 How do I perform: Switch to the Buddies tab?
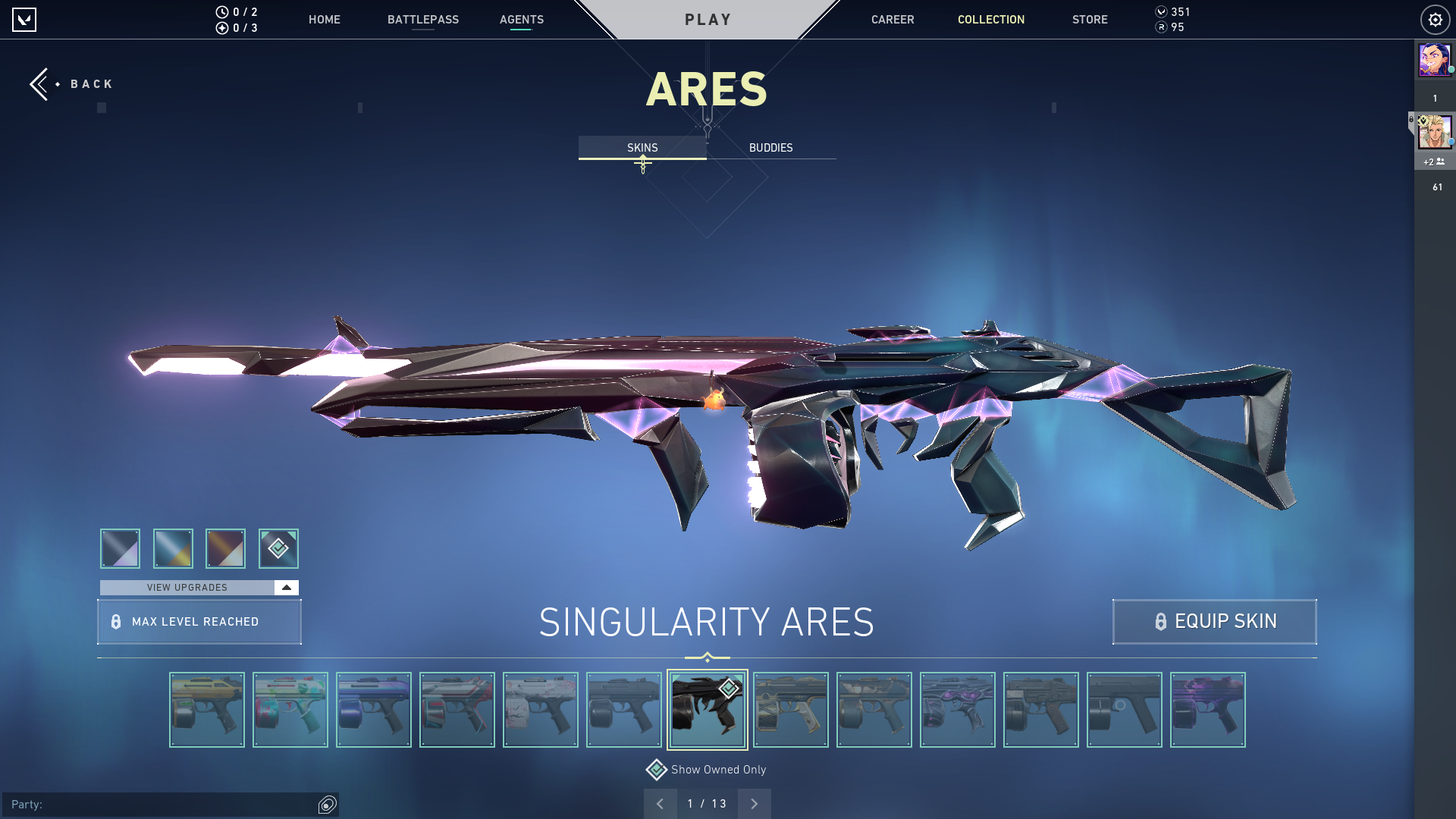[770, 148]
